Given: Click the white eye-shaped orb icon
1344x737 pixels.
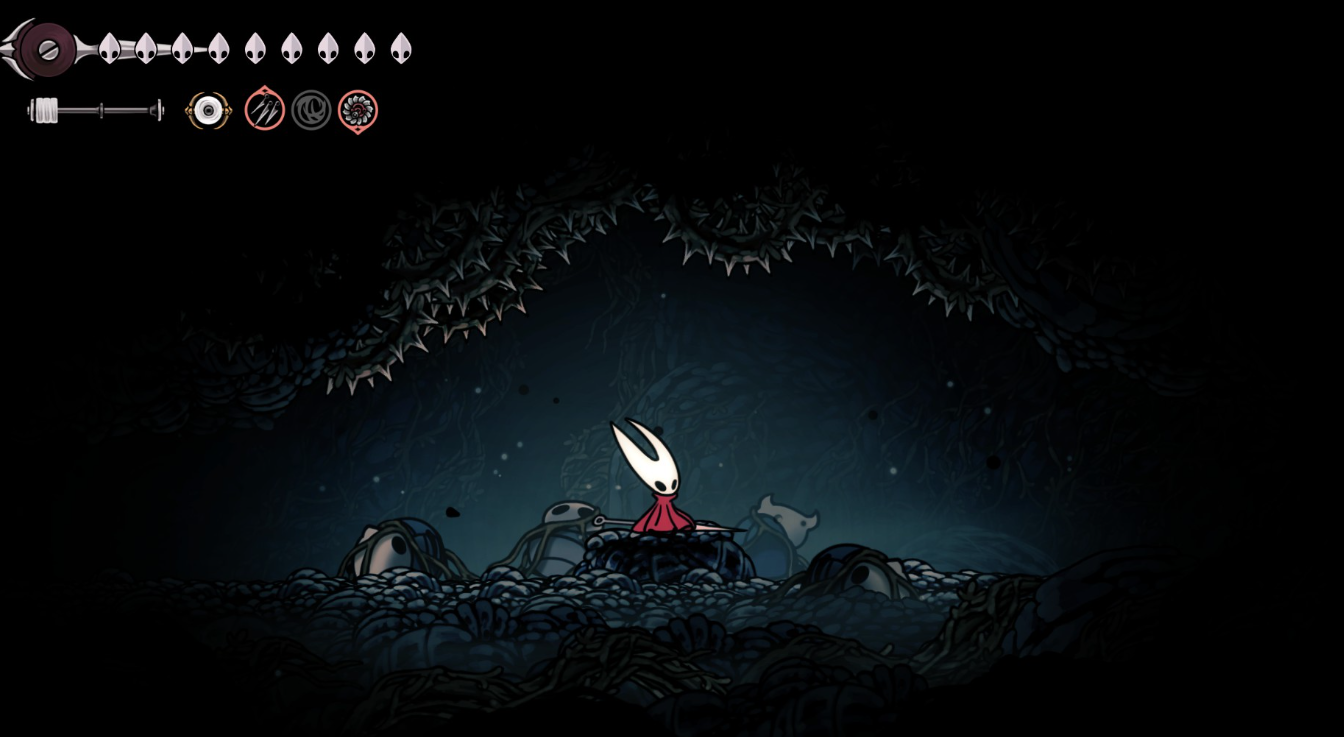Looking at the screenshot, I should click(x=208, y=110).
